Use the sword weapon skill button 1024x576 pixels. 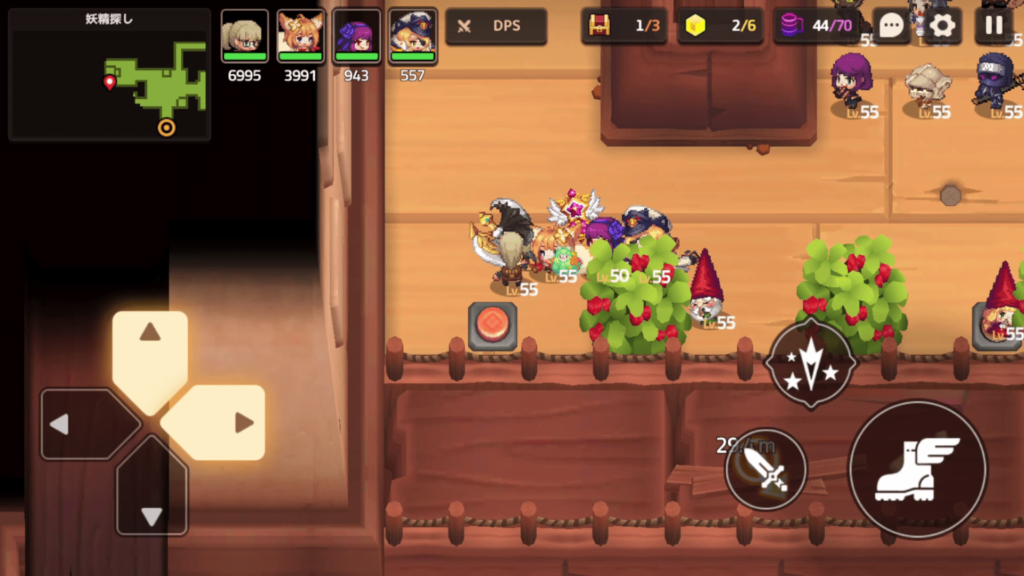(x=767, y=469)
